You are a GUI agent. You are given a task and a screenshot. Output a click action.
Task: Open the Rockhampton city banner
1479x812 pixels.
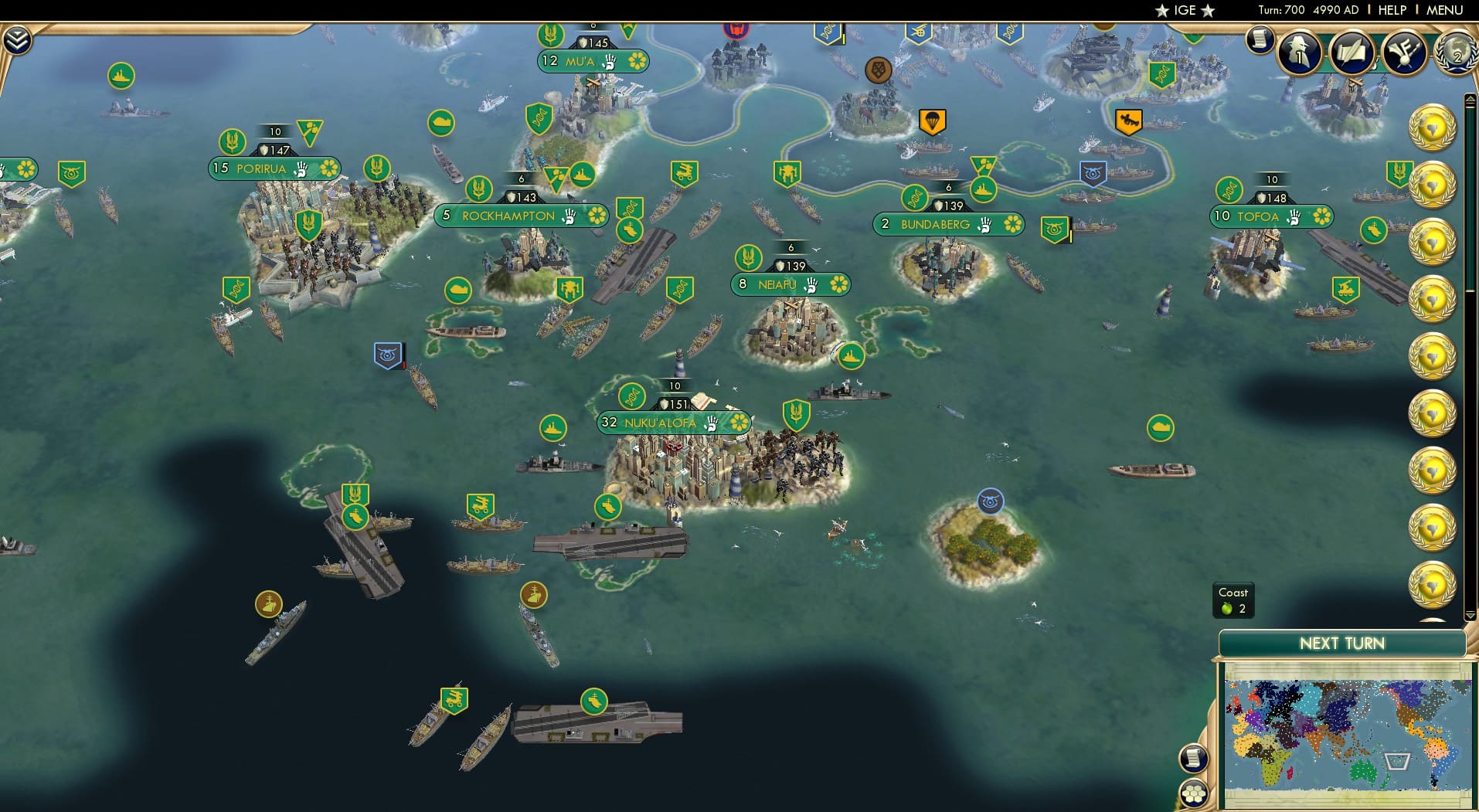pos(508,216)
